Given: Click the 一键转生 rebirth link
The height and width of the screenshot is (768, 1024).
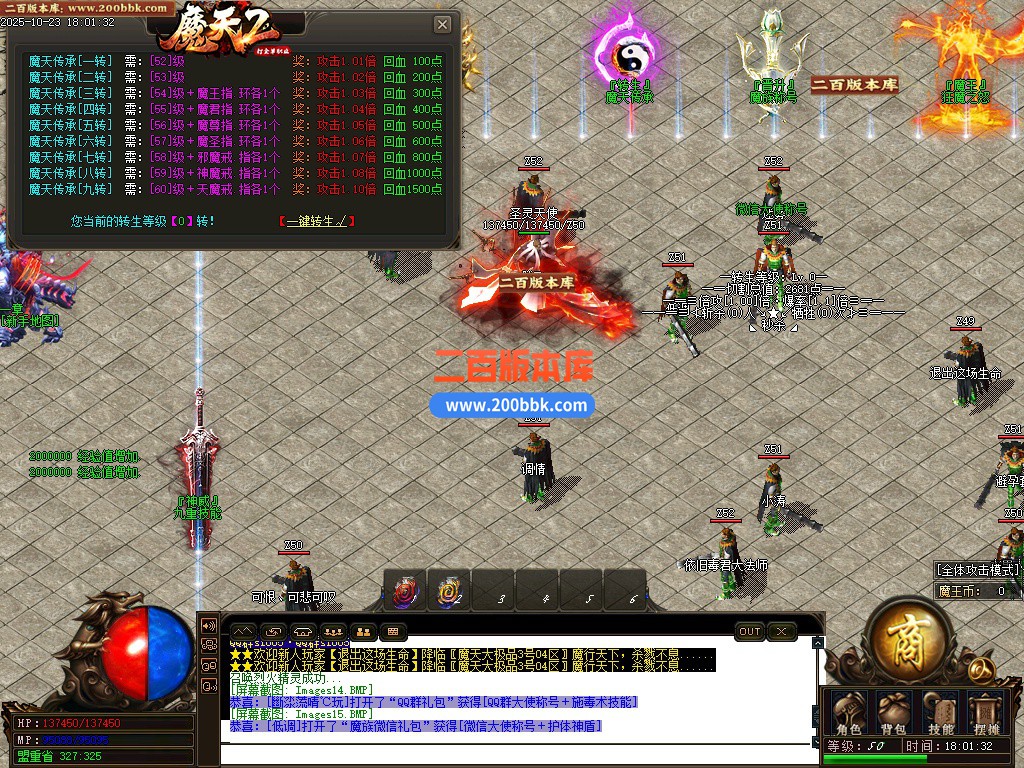Looking at the screenshot, I should [x=317, y=221].
